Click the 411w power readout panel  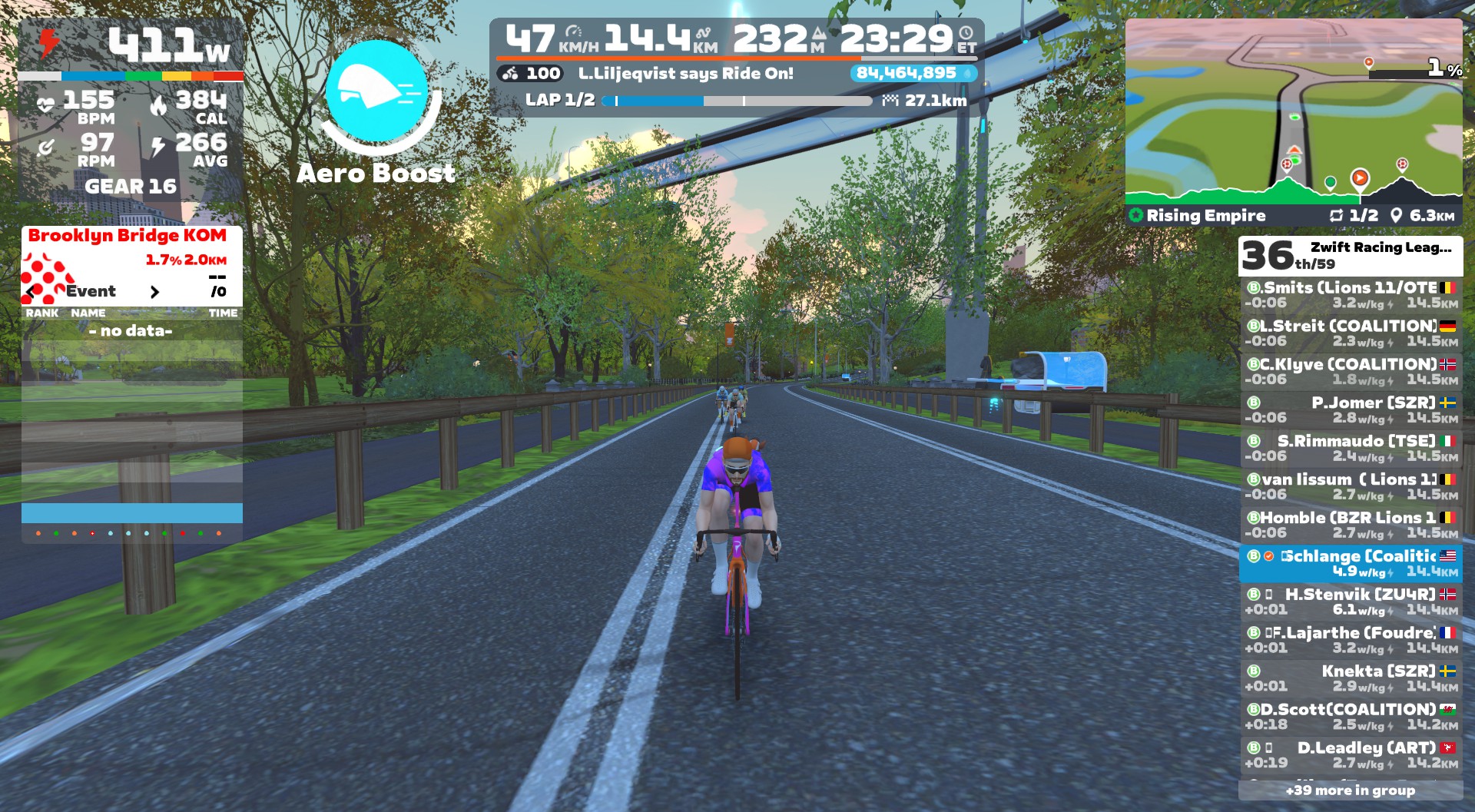tap(131, 45)
